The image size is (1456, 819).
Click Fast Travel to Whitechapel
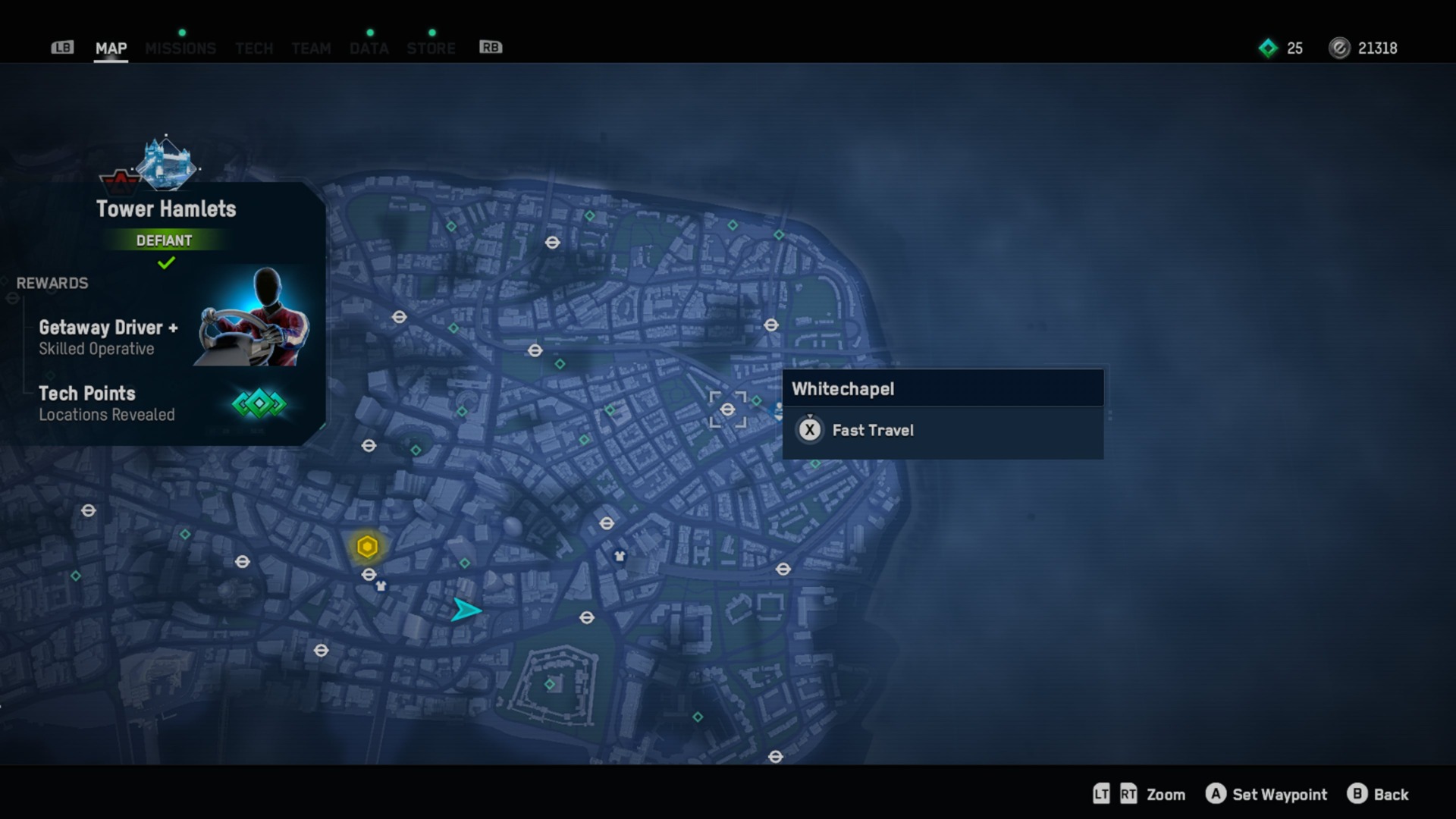(873, 430)
